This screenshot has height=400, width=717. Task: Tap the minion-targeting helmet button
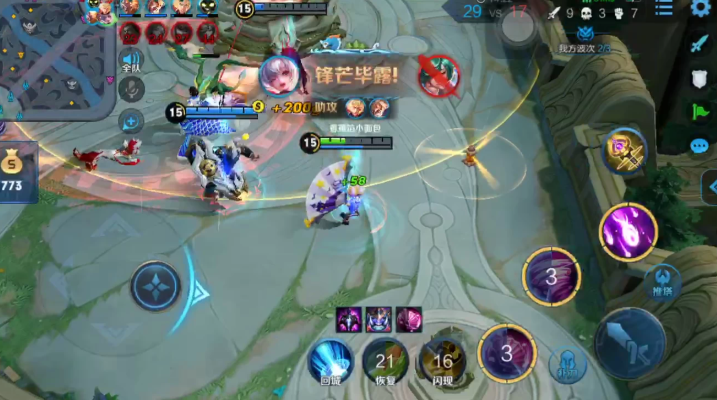tap(566, 365)
